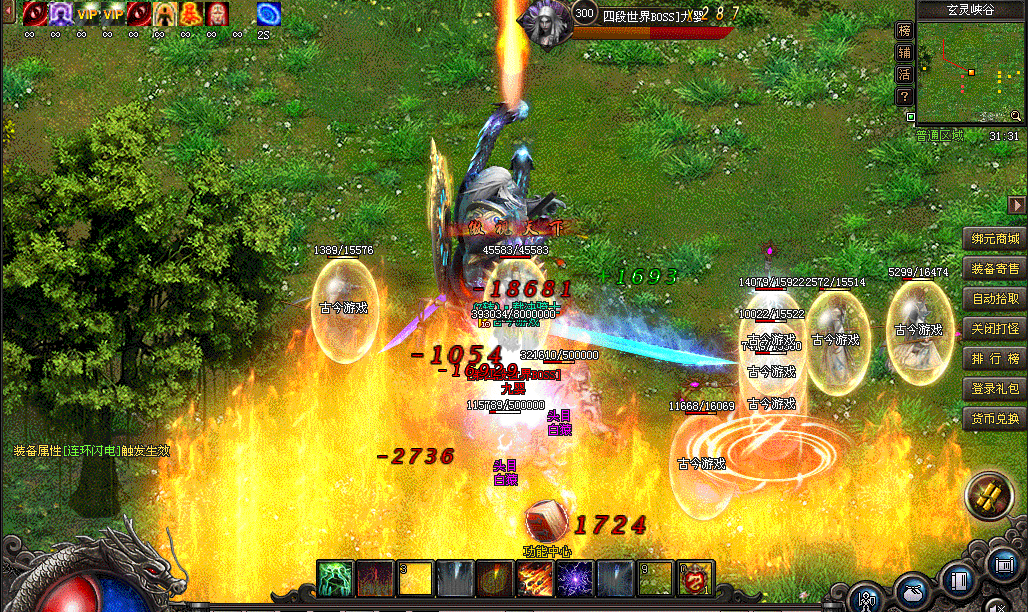Open the 排行榜 leaderboard button
Viewport: 1028px width, 612px height.
pos(994,359)
